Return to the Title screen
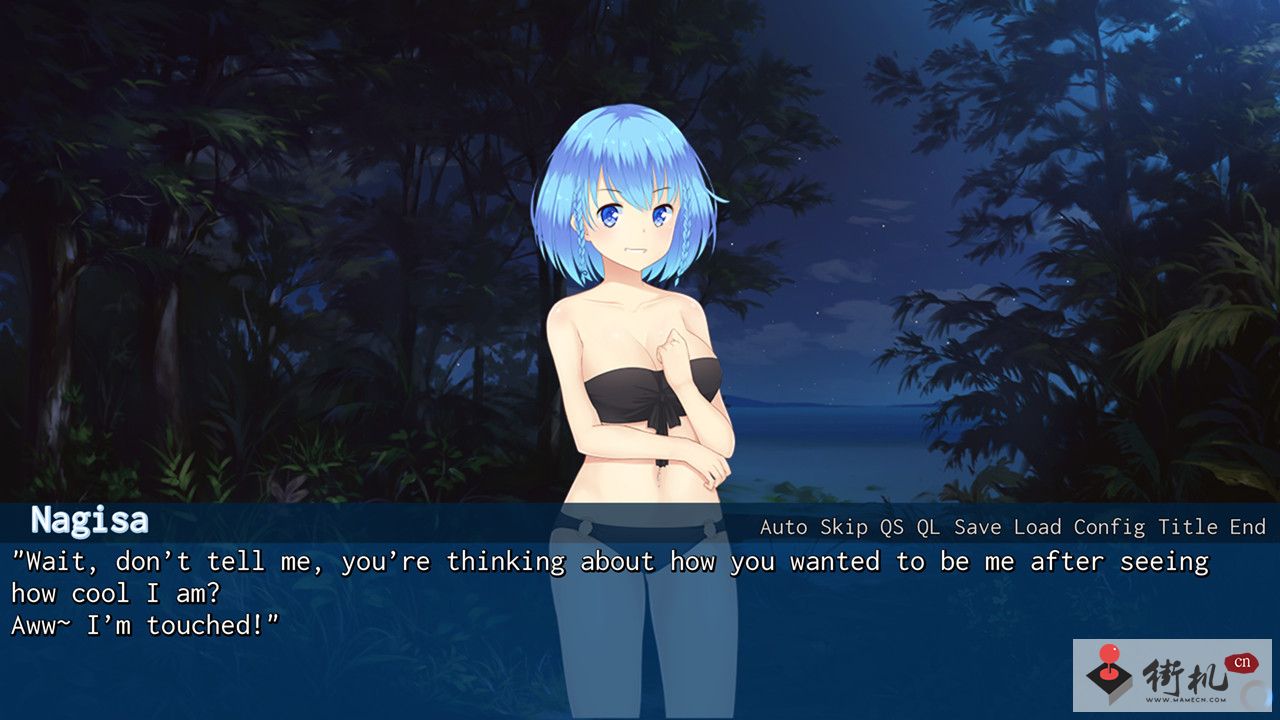This screenshot has height=720, width=1280. pos(1188,527)
